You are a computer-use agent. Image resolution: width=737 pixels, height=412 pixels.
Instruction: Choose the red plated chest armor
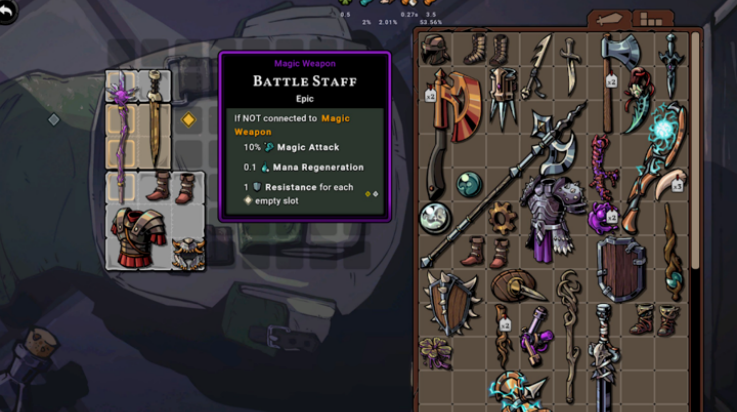139,238
